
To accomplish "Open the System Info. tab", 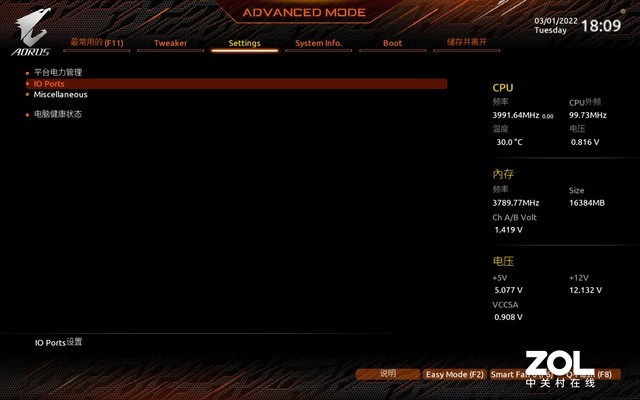I will coord(318,43).
